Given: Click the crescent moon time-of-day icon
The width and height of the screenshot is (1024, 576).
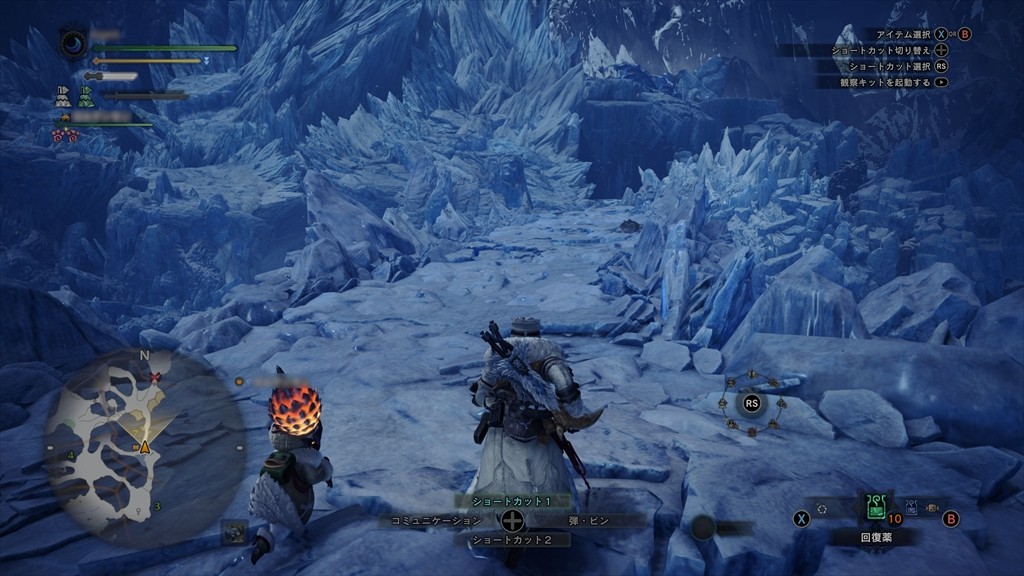Looking at the screenshot, I should (x=74, y=44).
